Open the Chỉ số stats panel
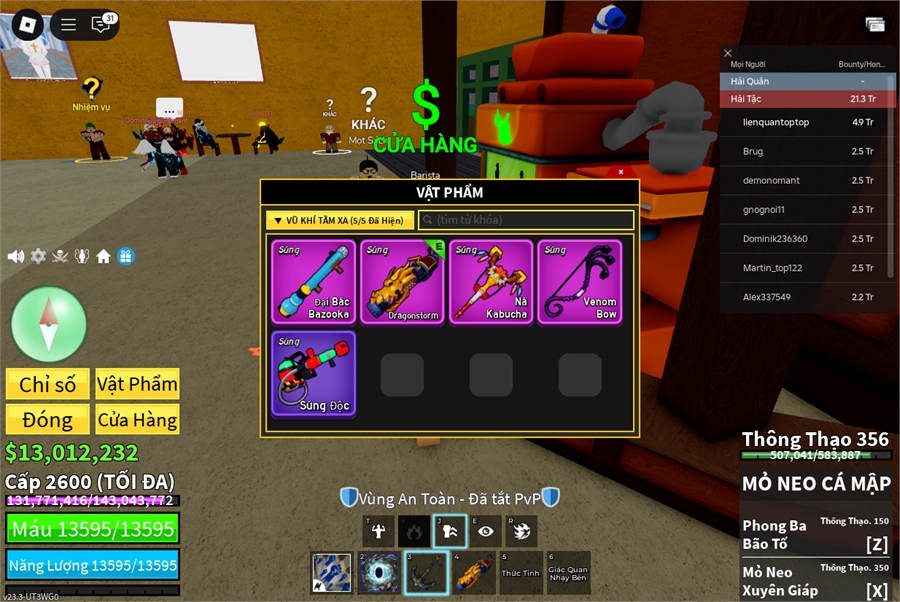900x602 pixels. 47,384
